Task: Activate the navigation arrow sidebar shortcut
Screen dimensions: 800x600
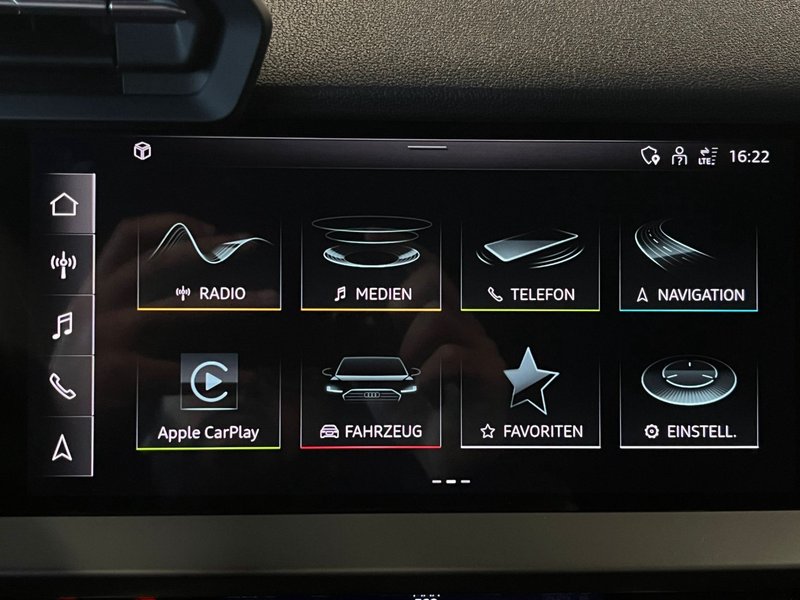Action: [64, 447]
